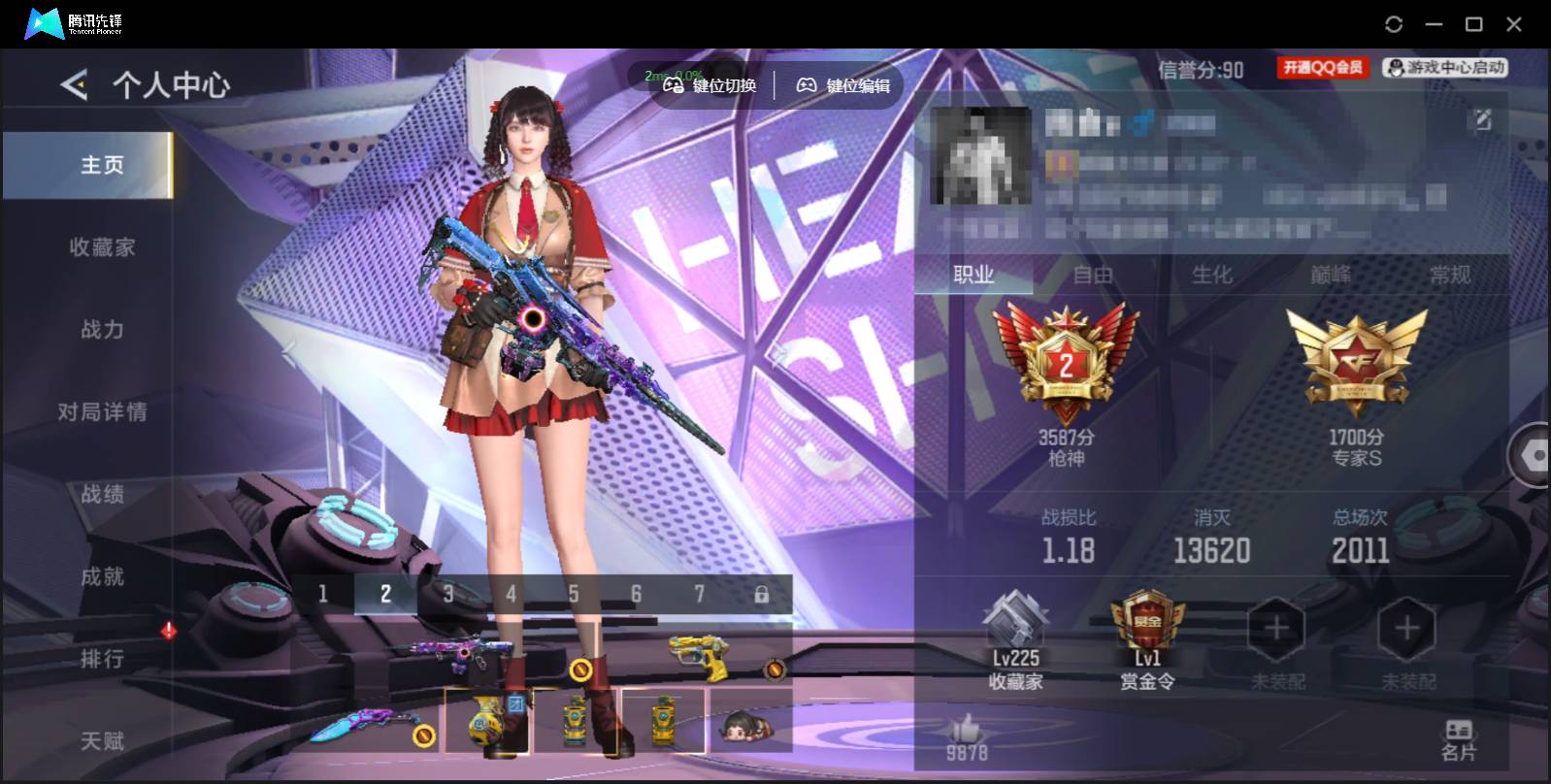The height and width of the screenshot is (784, 1551).
Task: Click the padlocked loadout slot
Action: coord(762,593)
